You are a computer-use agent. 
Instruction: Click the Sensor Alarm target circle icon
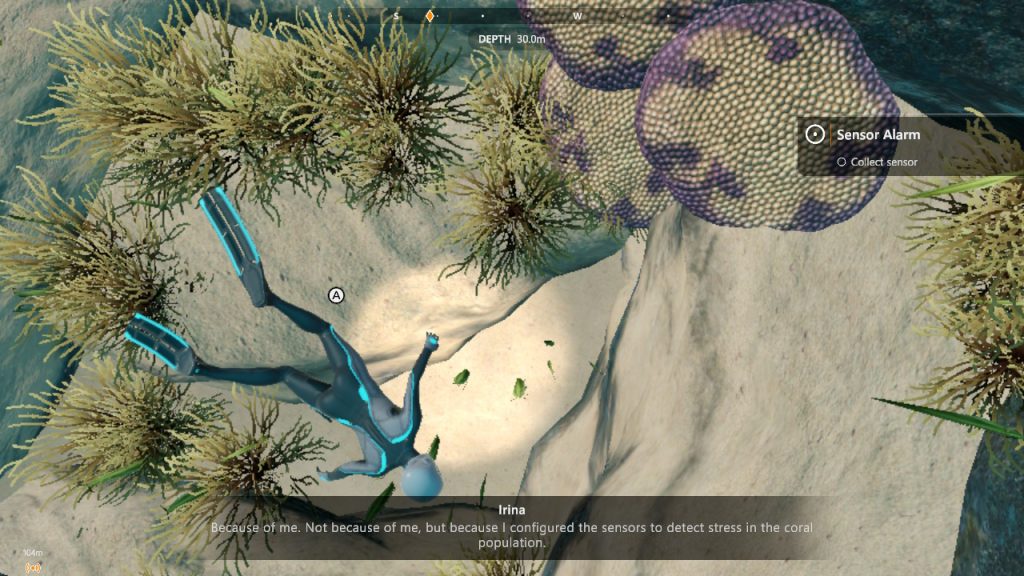click(815, 134)
